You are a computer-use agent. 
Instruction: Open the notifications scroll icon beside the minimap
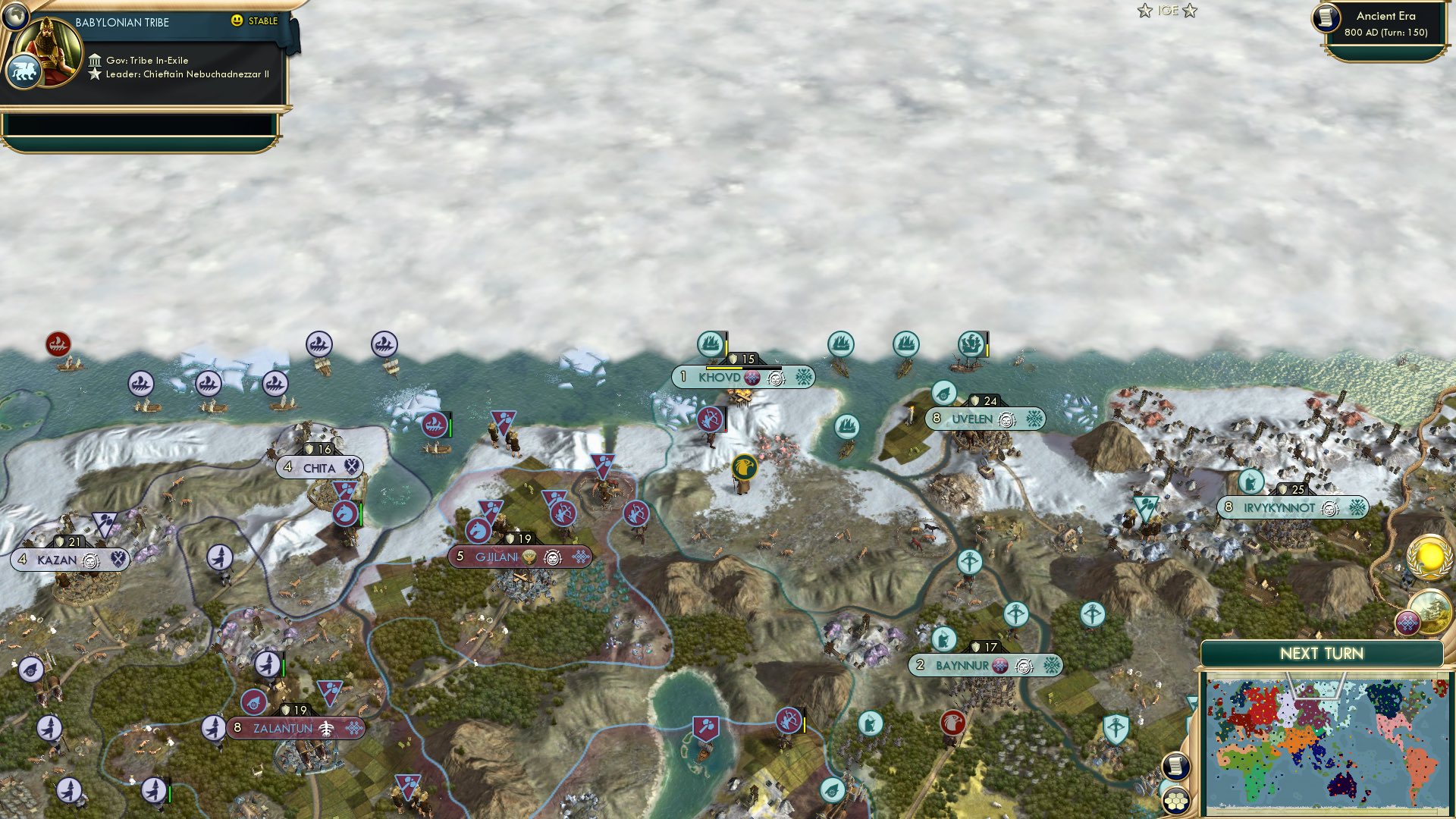click(1175, 766)
